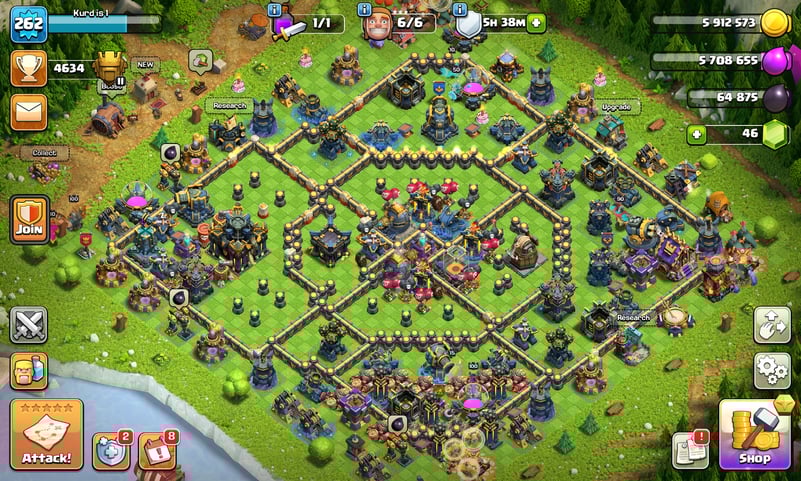Open the level 262 player profile badge

tap(29, 24)
